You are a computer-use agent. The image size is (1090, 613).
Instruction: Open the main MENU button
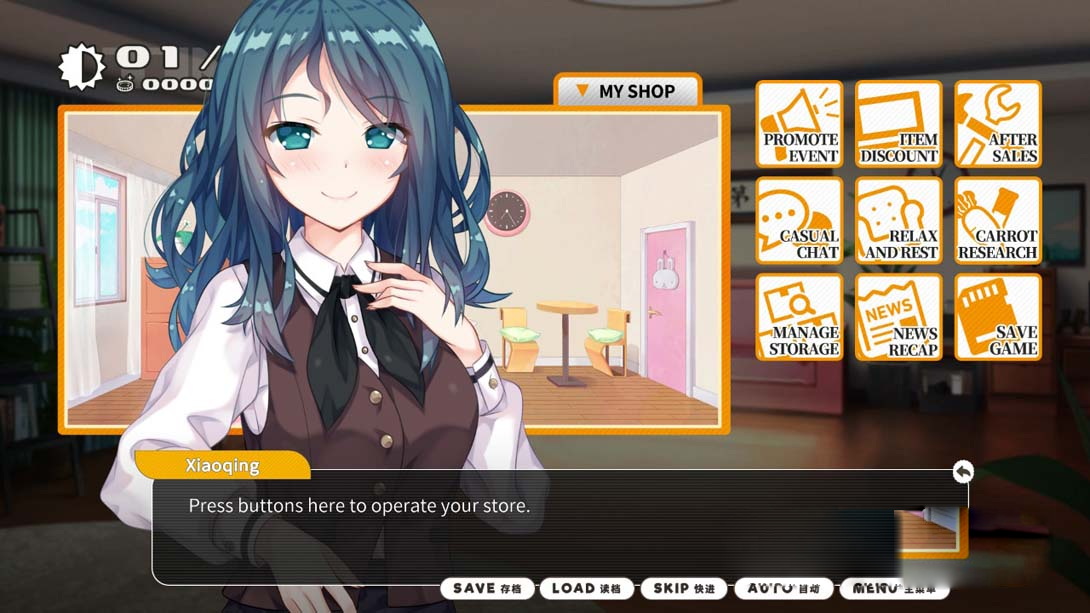[x=893, y=589]
